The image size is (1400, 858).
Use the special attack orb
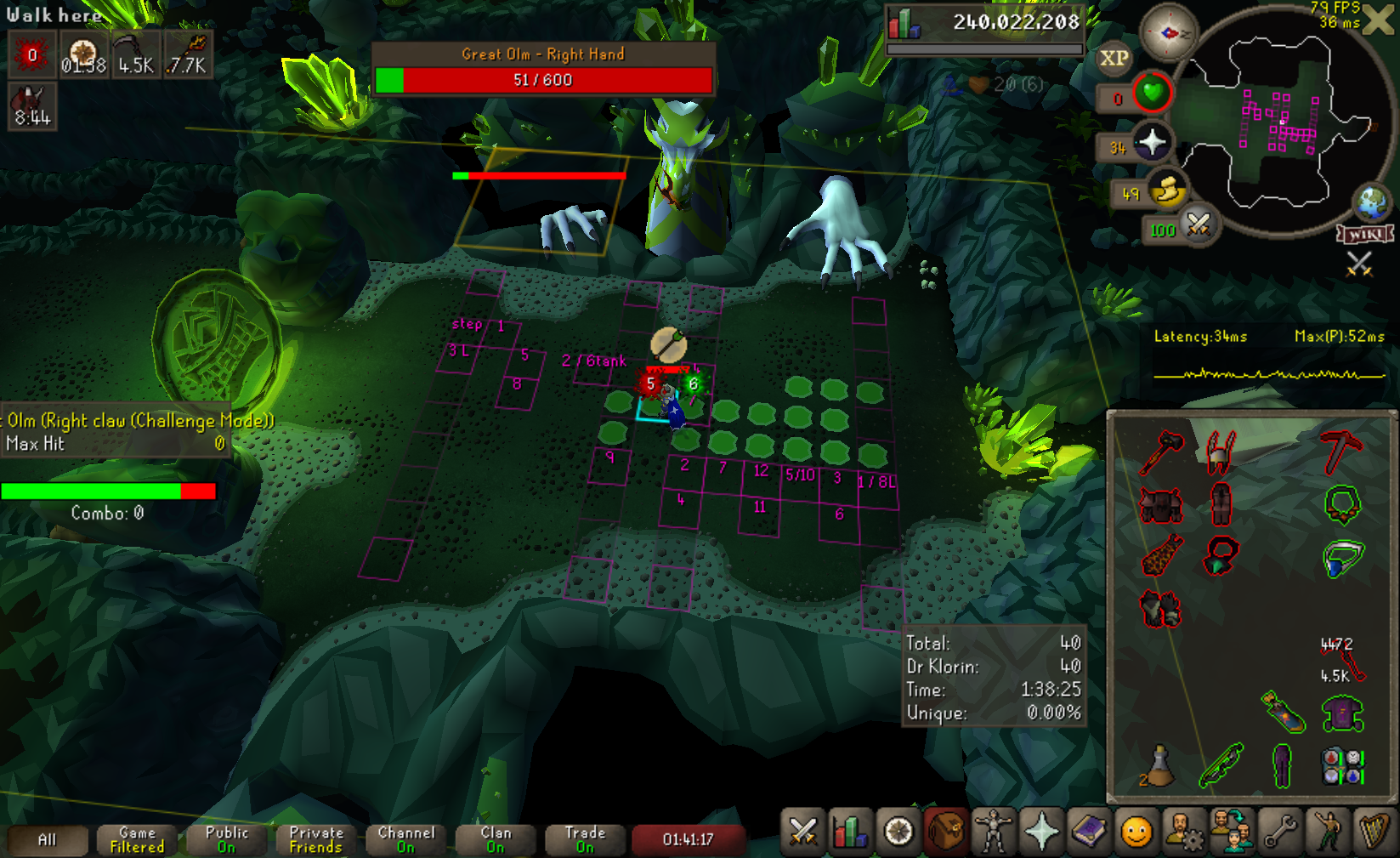pyautogui.click(x=1199, y=226)
